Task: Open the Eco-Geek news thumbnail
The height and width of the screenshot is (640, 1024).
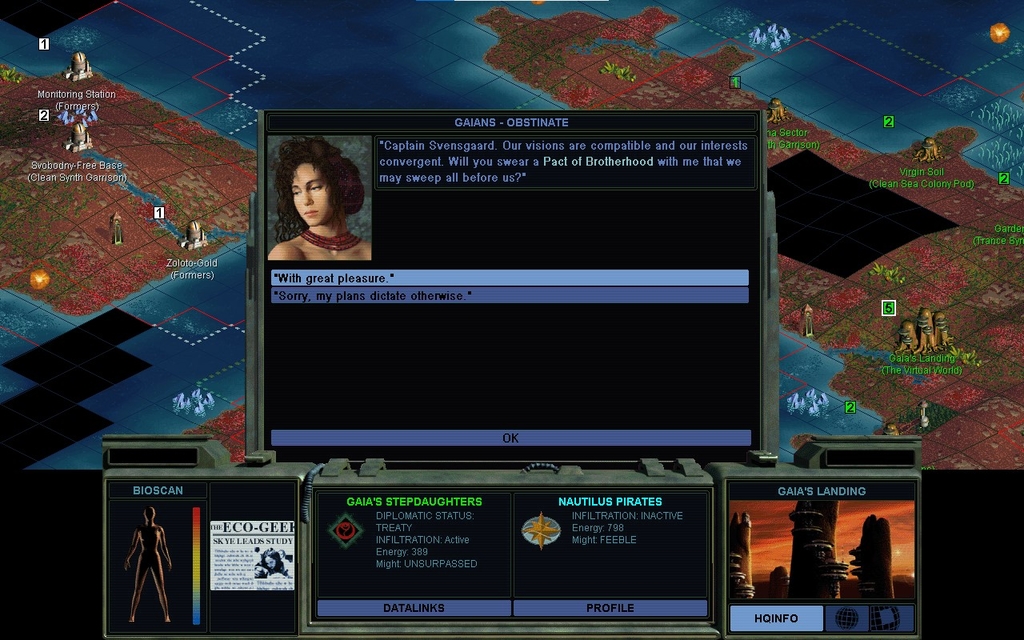Action: (x=253, y=553)
